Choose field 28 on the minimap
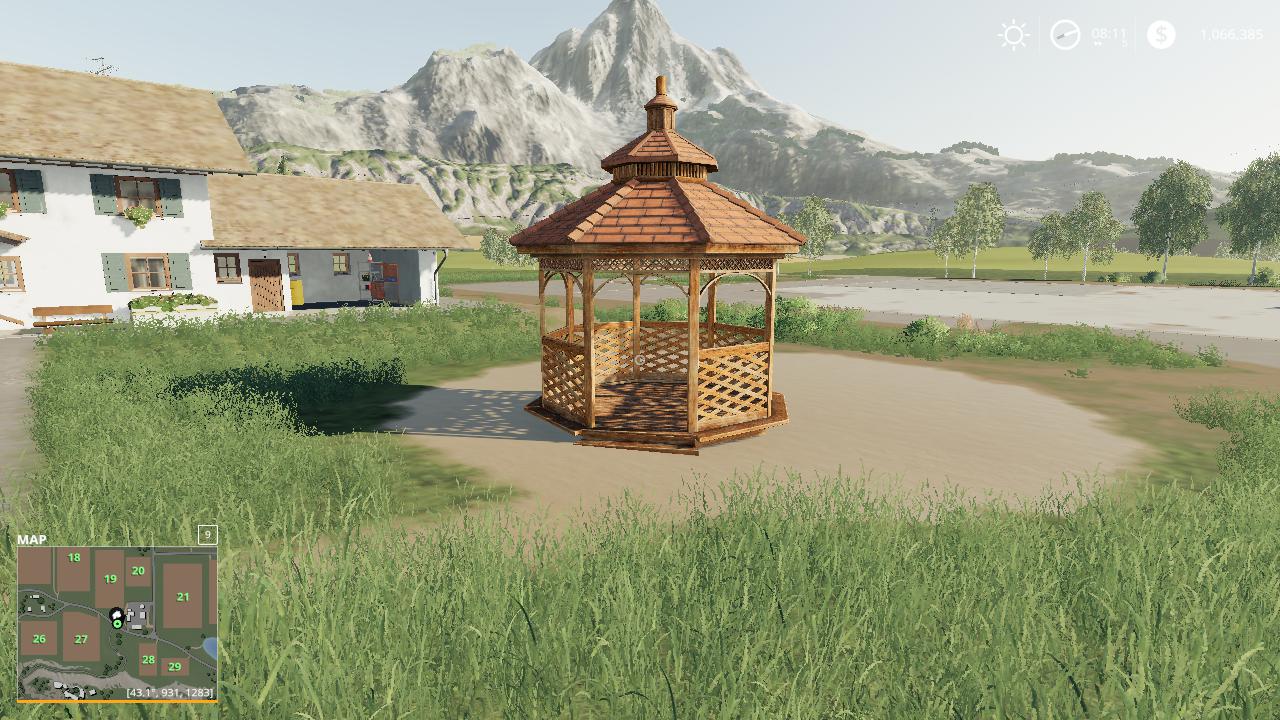The width and height of the screenshot is (1280, 720). click(x=148, y=659)
